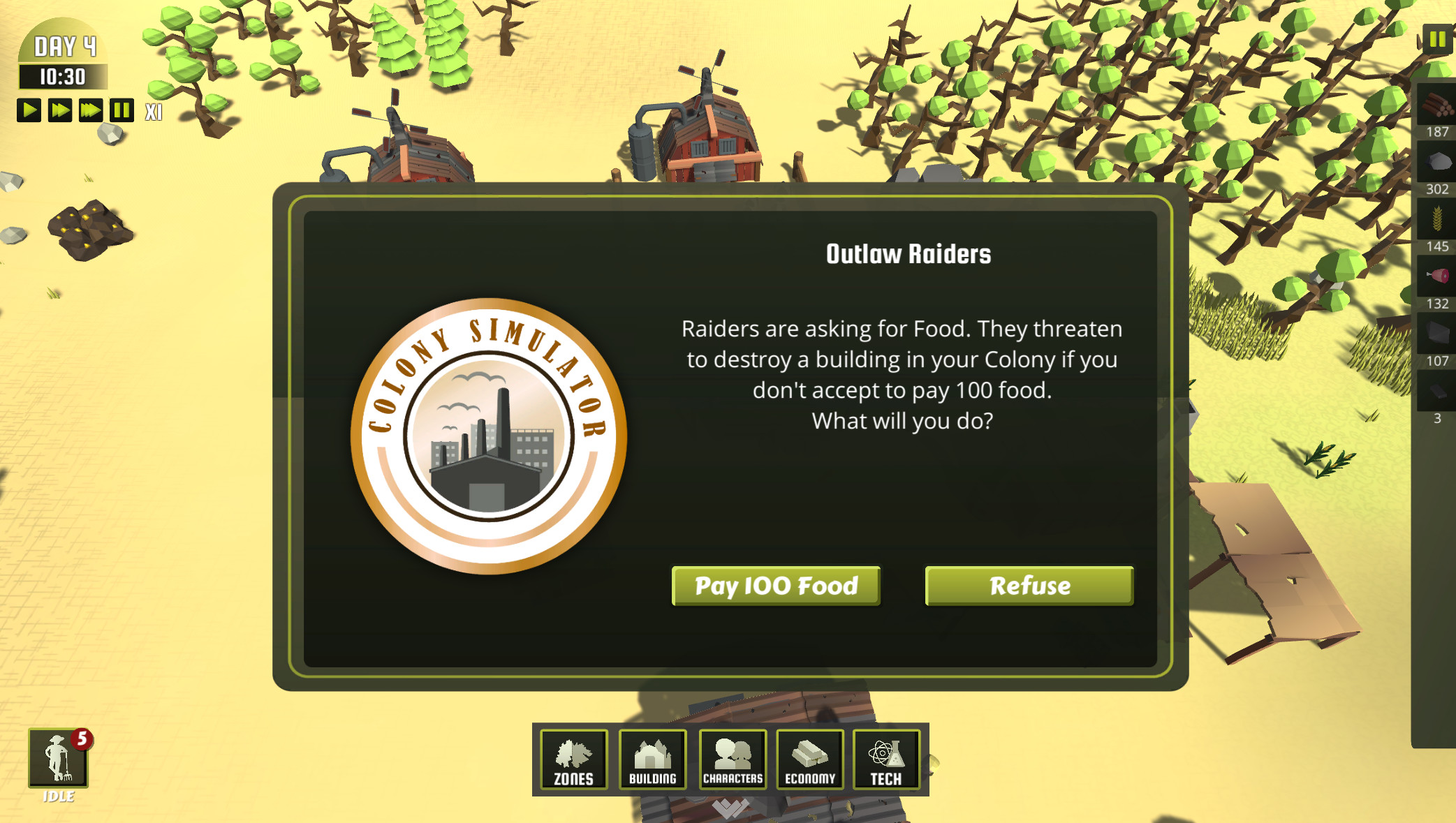The height and width of the screenshot is (823, 1456).
Task: Refuse the Outlaw Raiders' demand
Action: tap(1029, 586)
